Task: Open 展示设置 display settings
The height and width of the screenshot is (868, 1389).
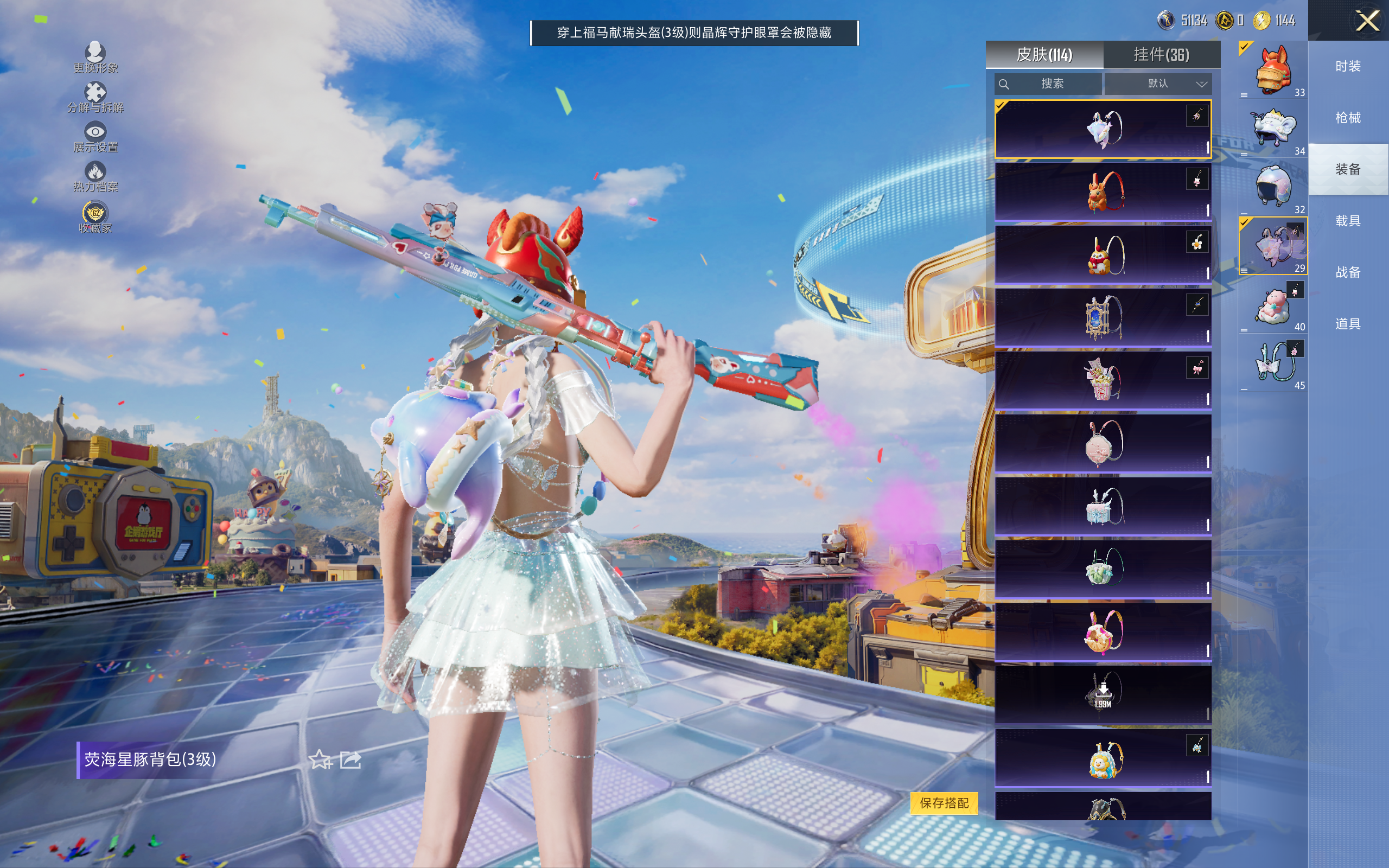Action: click(95, 137)
